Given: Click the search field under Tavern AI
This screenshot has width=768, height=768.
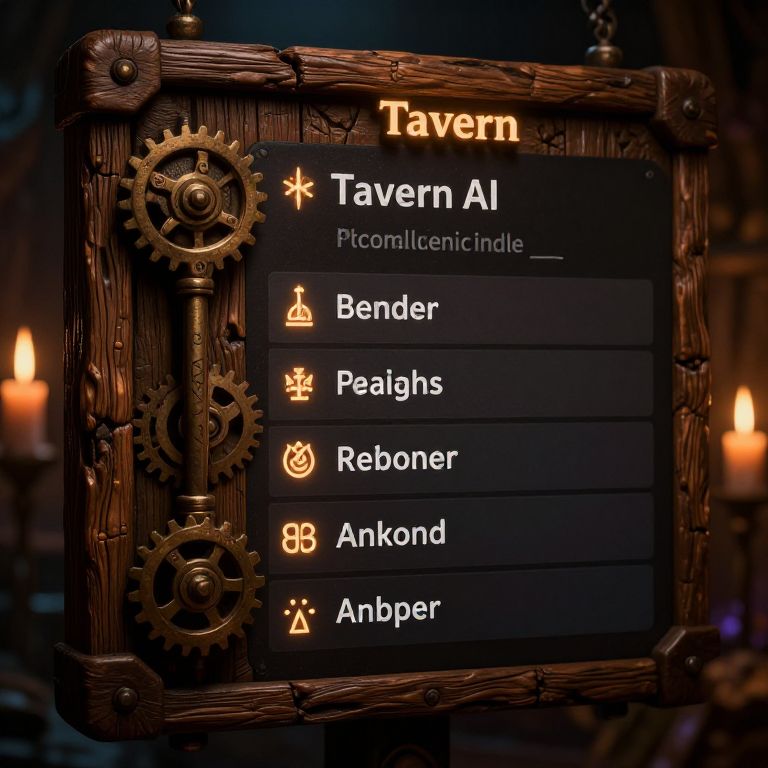Looking at the screenshot, I should coord(448,243).
